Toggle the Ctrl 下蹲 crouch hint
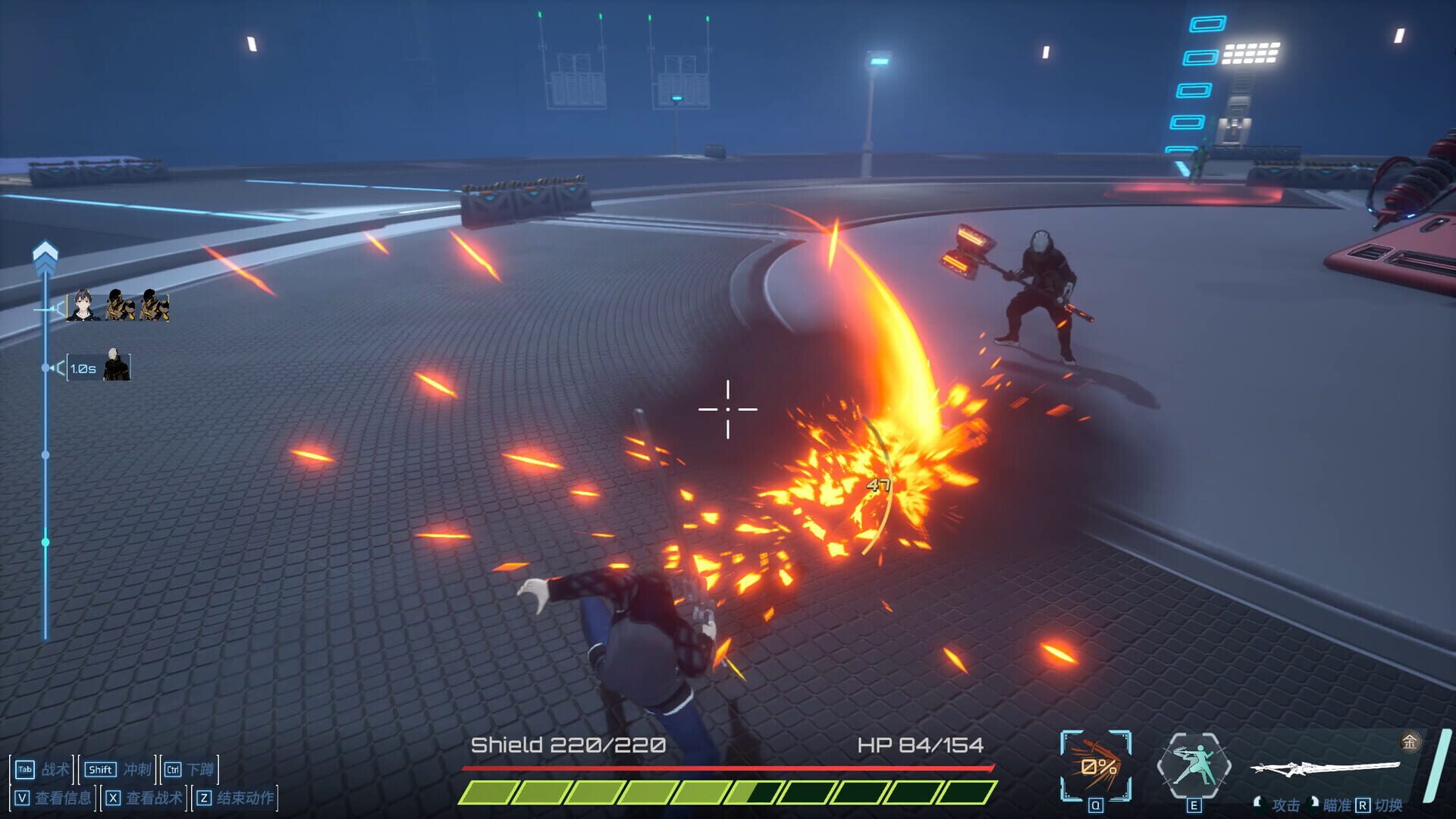 190,769
